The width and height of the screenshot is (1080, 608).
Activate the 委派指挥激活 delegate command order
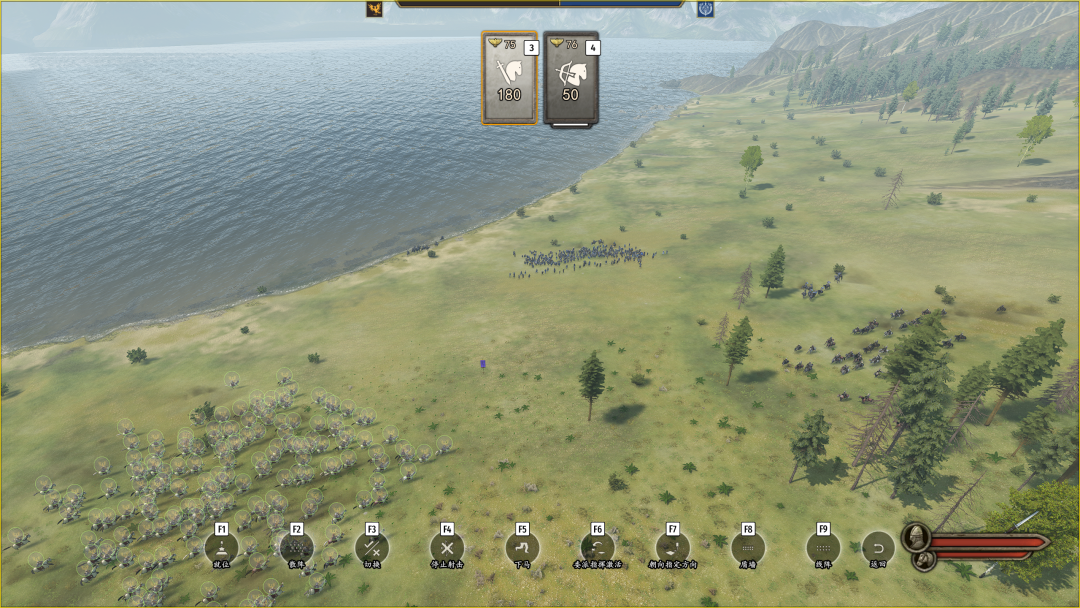pyautogui.click(x=597, y=547)
